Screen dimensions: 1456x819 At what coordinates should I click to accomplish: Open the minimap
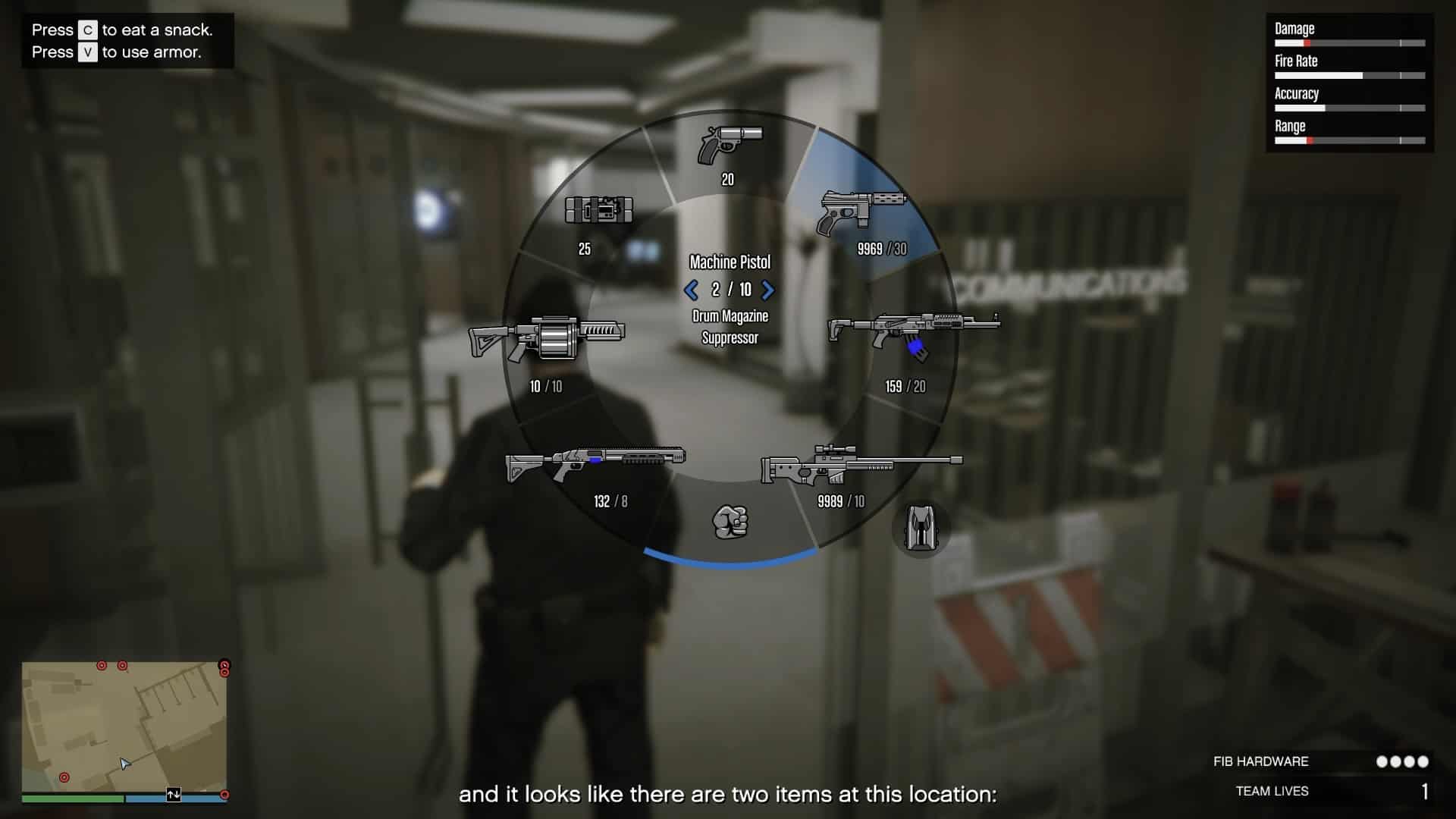(124, 726)
